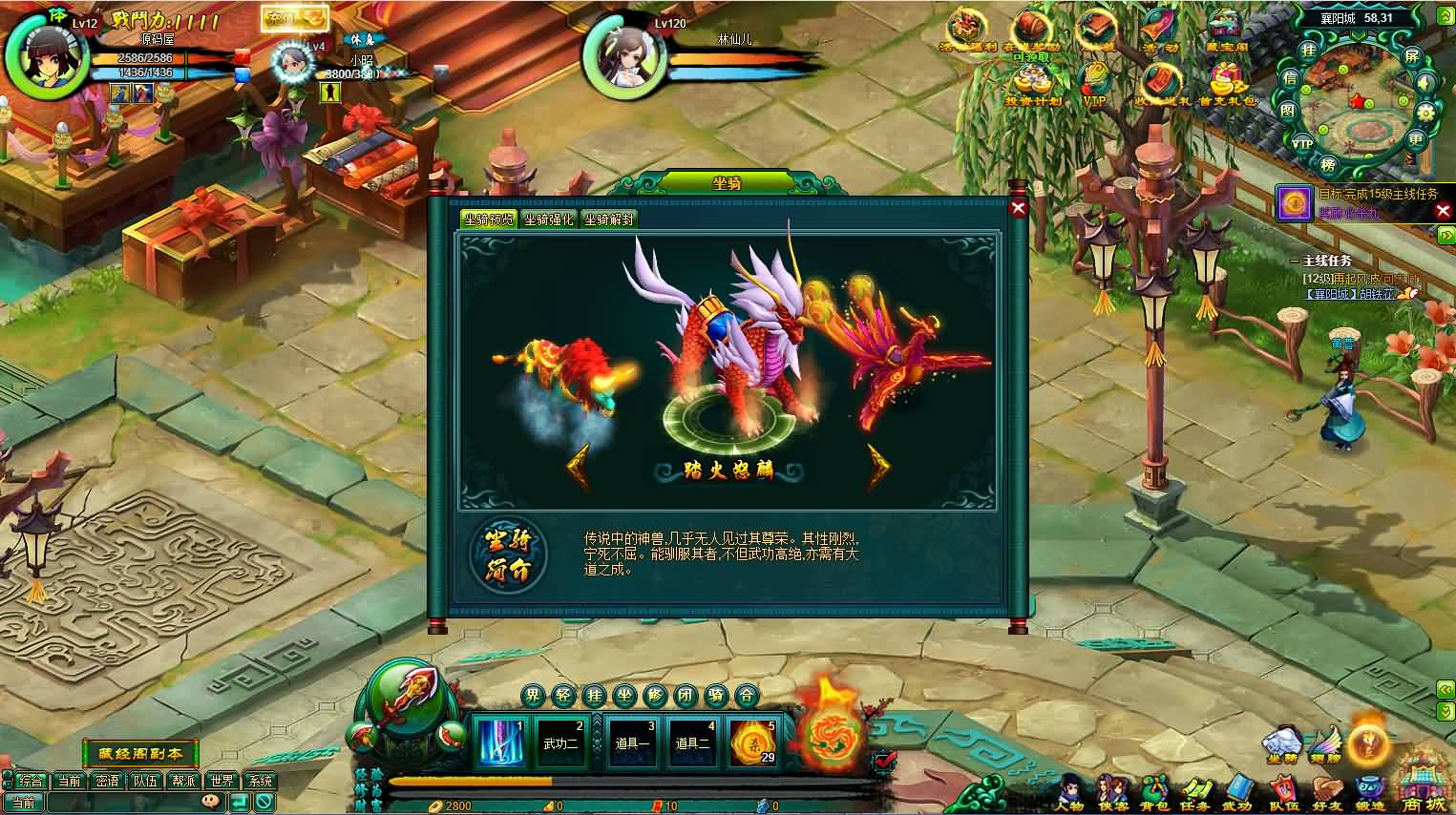The image size is (1456, 815).
Task: Toggle the 坐 (sit) state button
Action: pos(625,696)
